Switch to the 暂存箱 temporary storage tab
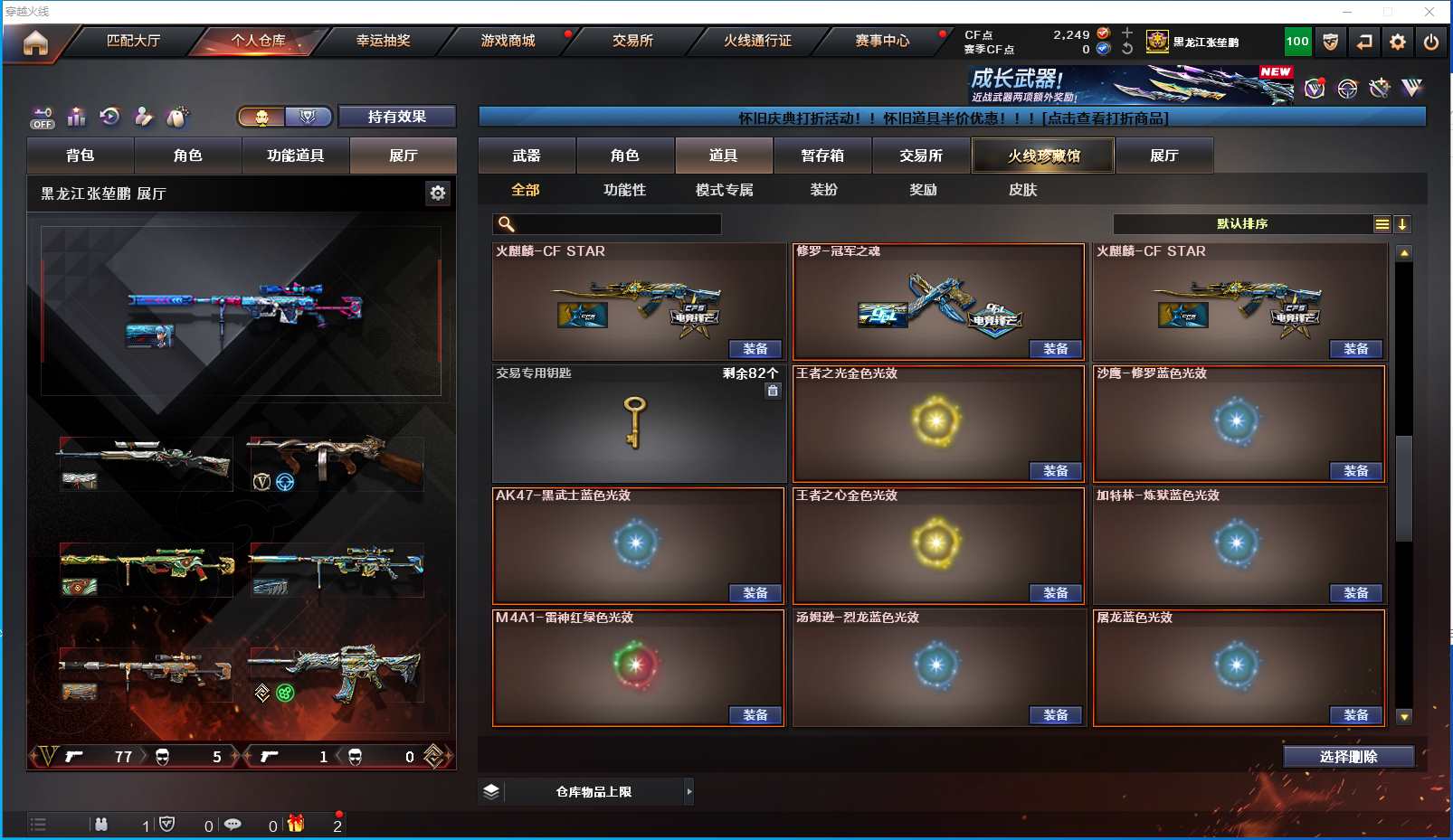The image size is (1453, 840). pyautogui.click(x=822, y=156)
